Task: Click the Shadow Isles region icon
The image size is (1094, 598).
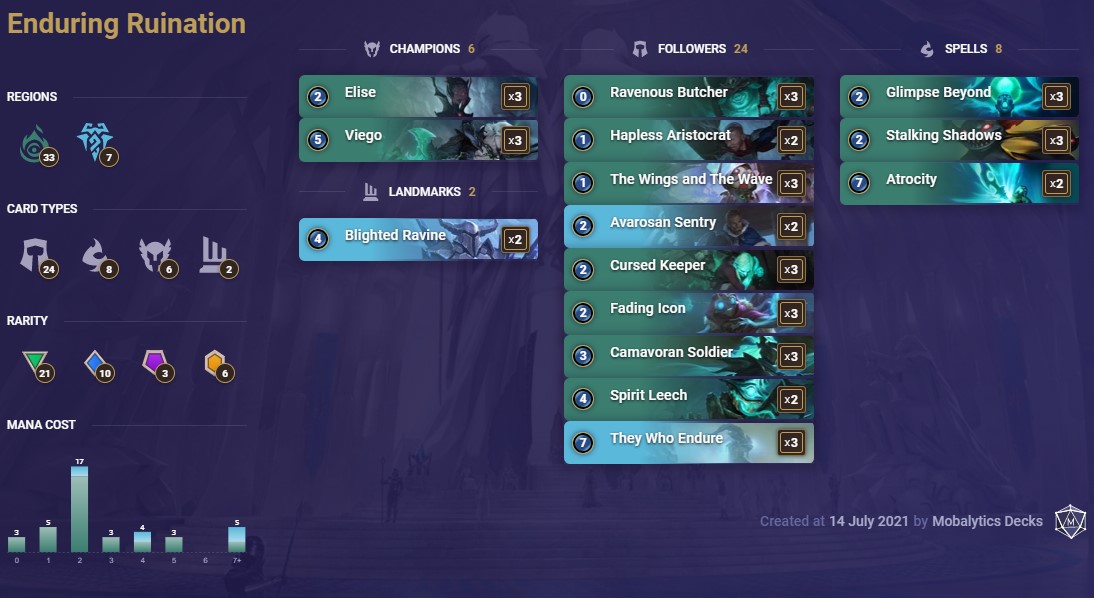Action: click(x=37, y=144)
